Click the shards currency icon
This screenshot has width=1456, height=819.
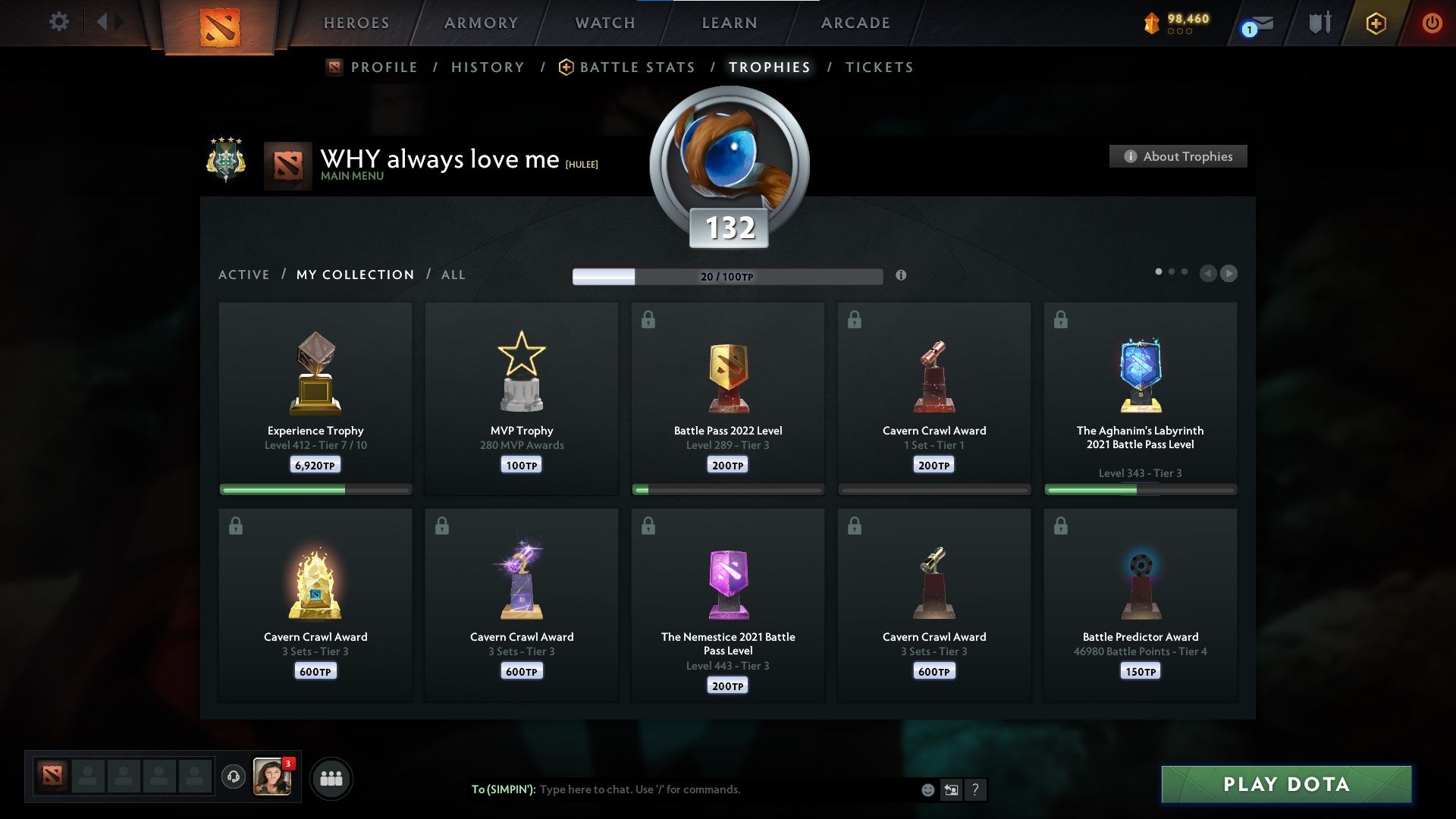(1152, 23)
